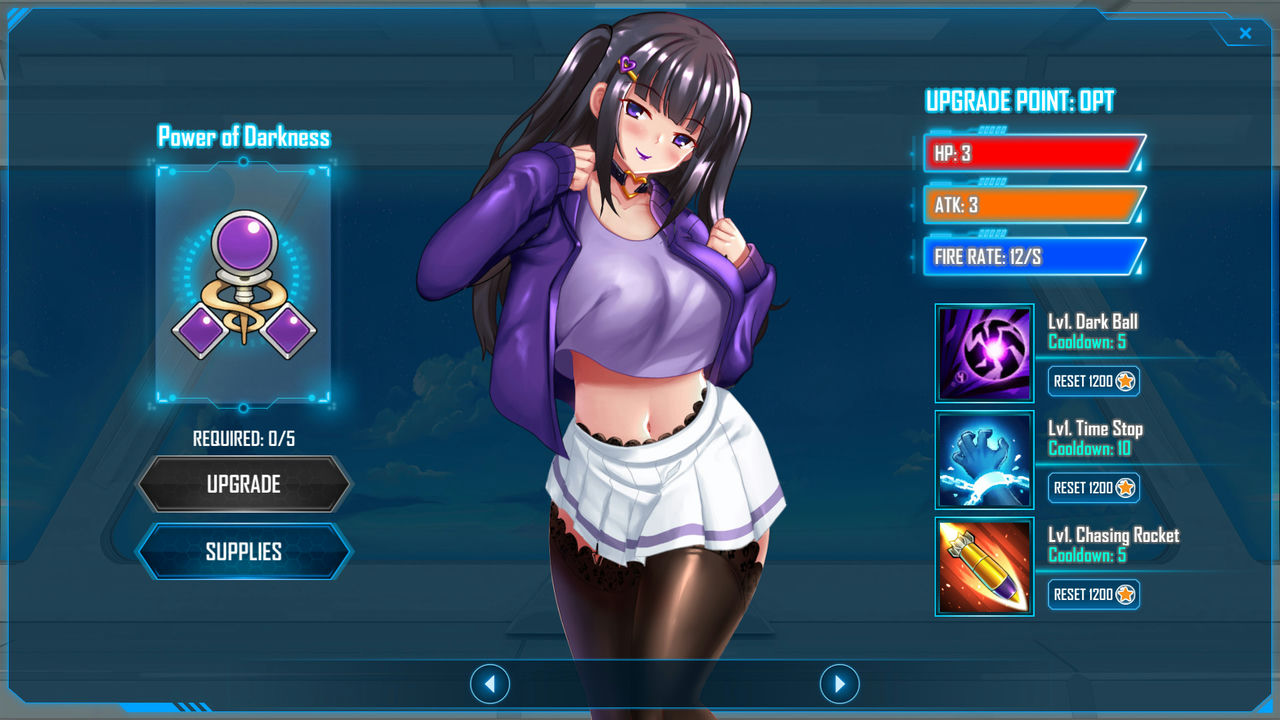
Task: Select the Time Stop skill icon
Action: tap(984, 458)
